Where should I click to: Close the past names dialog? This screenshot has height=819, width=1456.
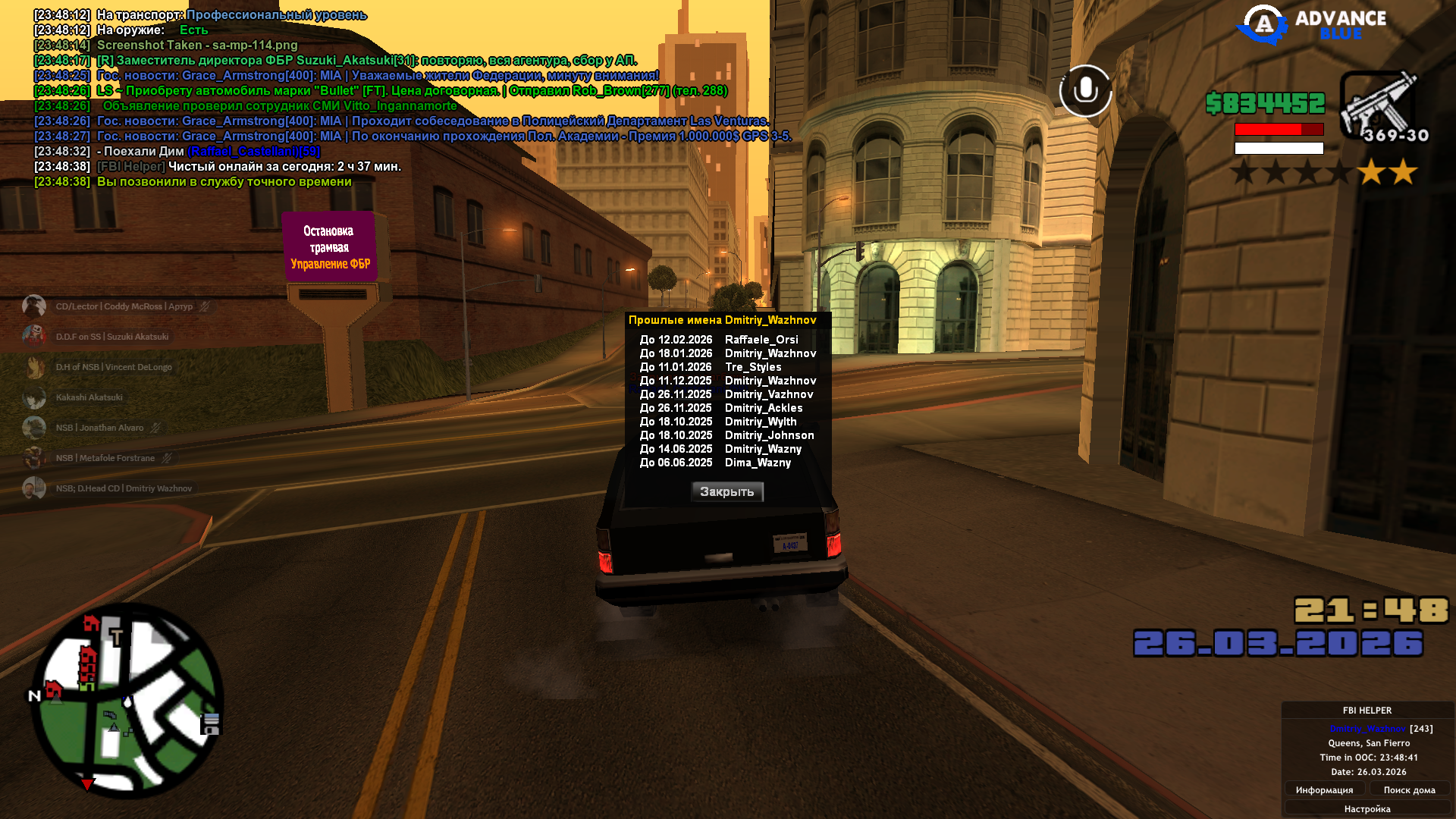(726, 492)
